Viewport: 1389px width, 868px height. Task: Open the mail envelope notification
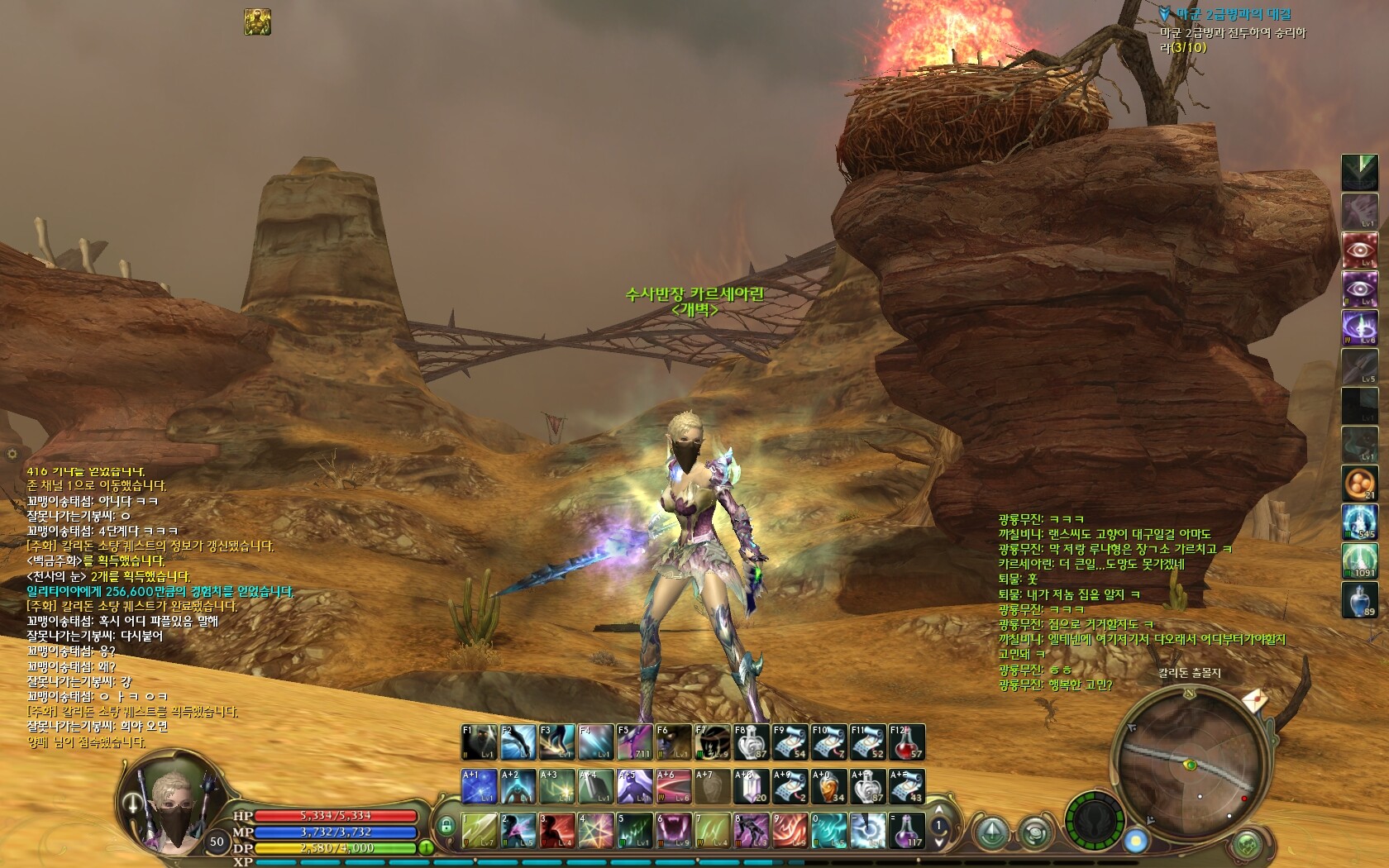coord(1254,699)
